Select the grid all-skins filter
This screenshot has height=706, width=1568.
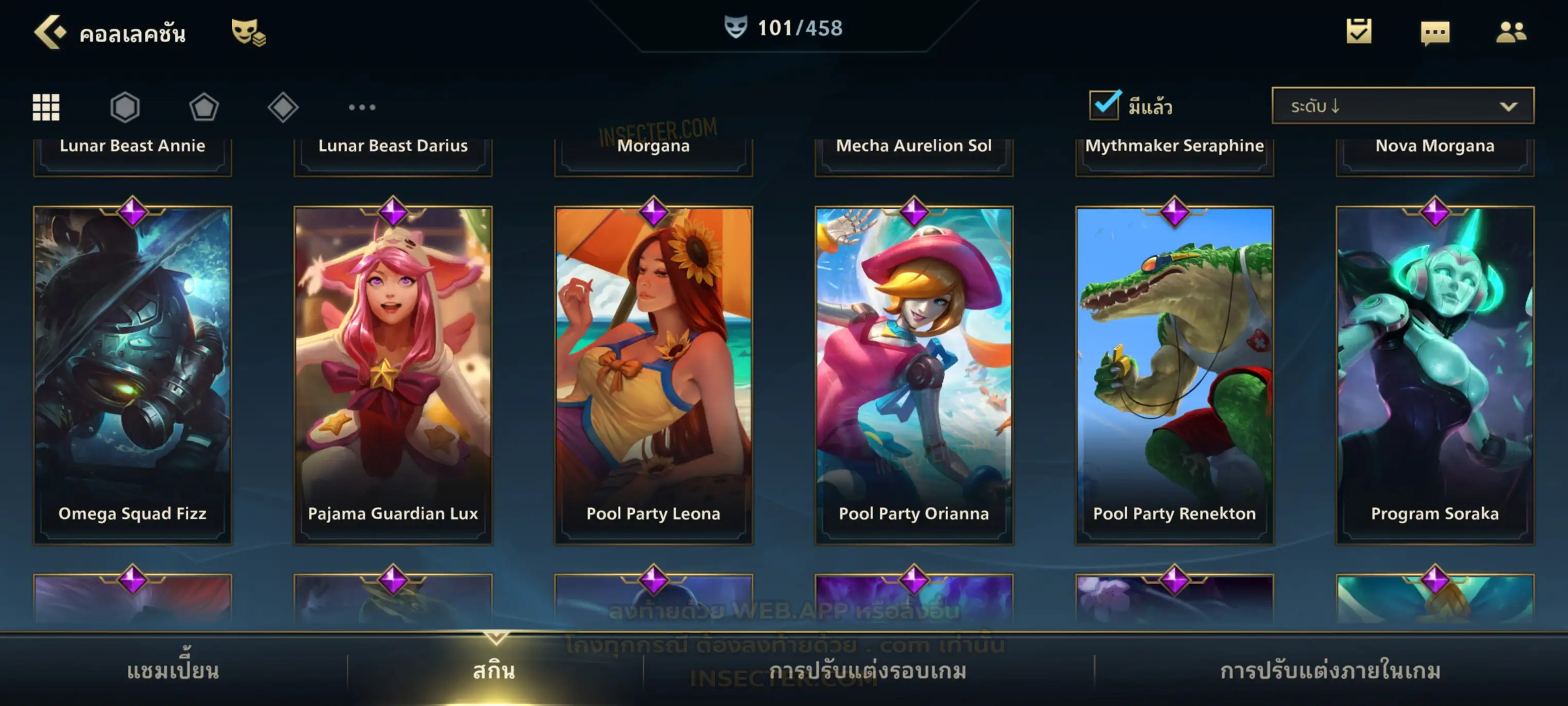point(46,107)
